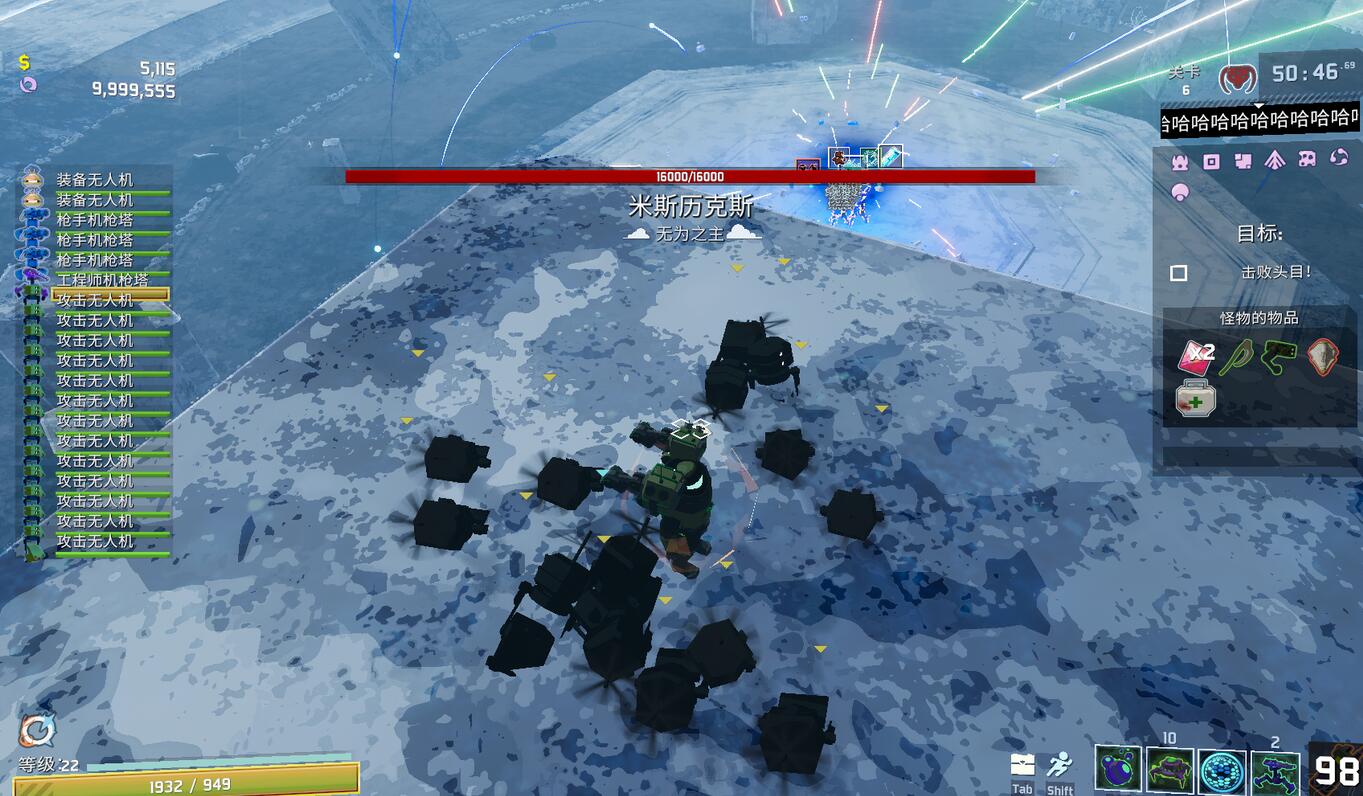Select the pink x2 monster item
The image size is (1363, 796).
click(x=1196, y=355)
